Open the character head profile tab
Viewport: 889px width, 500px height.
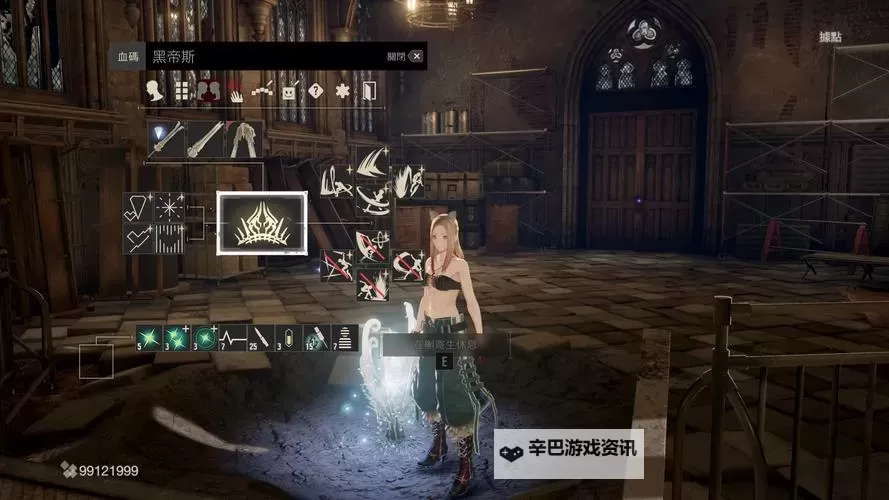click(155, 92)
